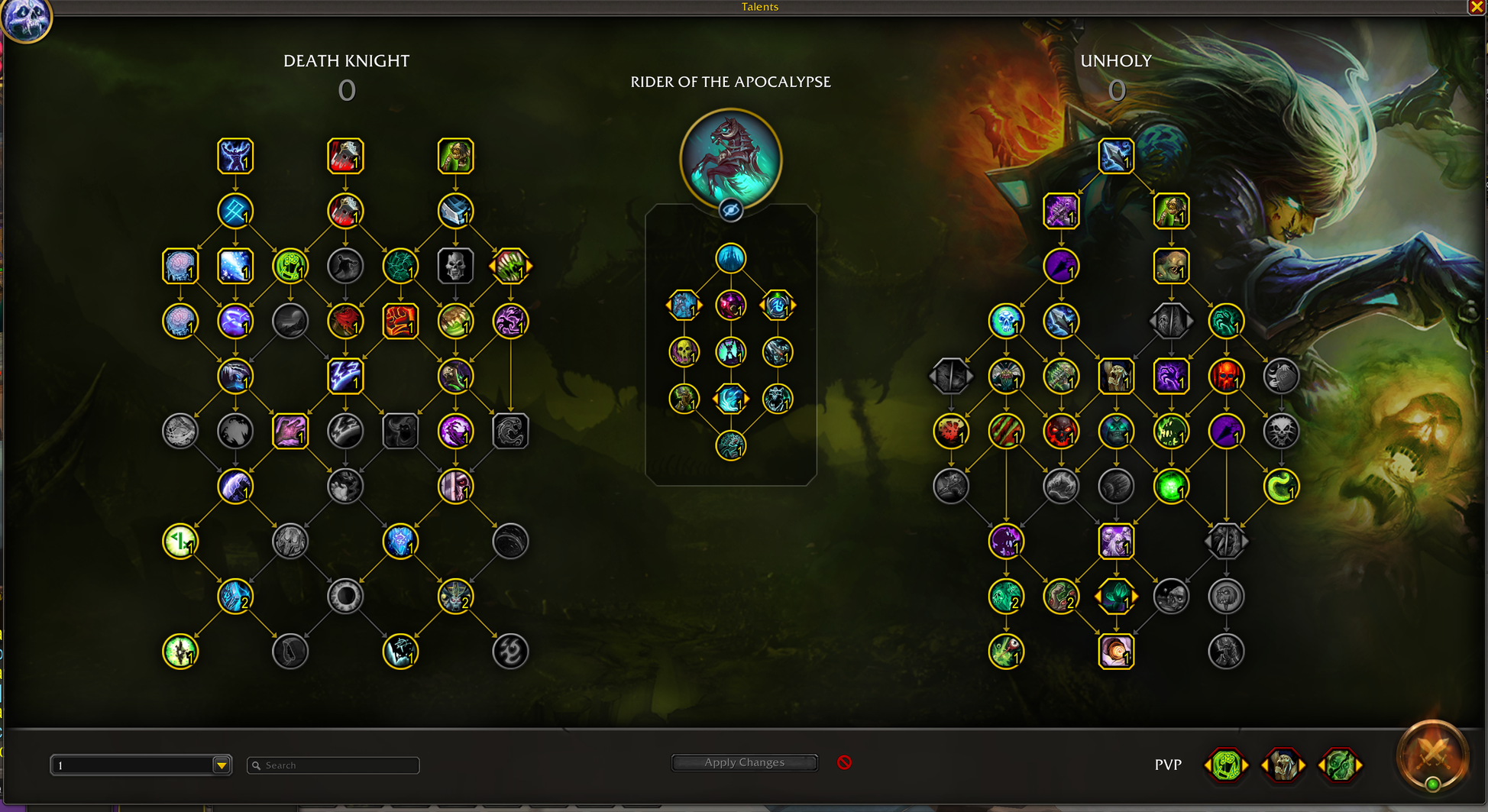Pick the third PvP talent slot

coord(1339,765)
